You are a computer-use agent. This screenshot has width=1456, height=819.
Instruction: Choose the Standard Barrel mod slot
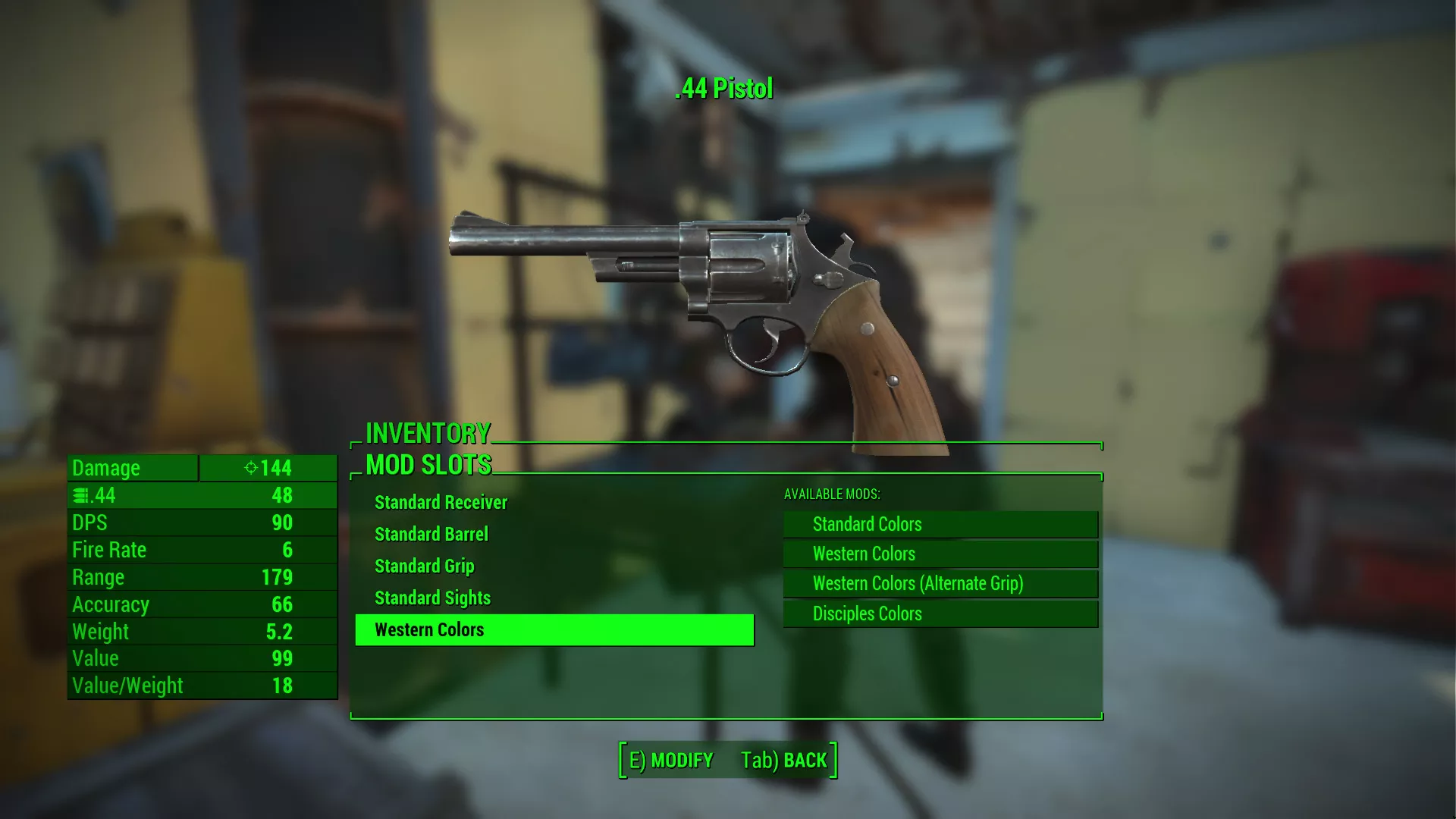(431, 535)
